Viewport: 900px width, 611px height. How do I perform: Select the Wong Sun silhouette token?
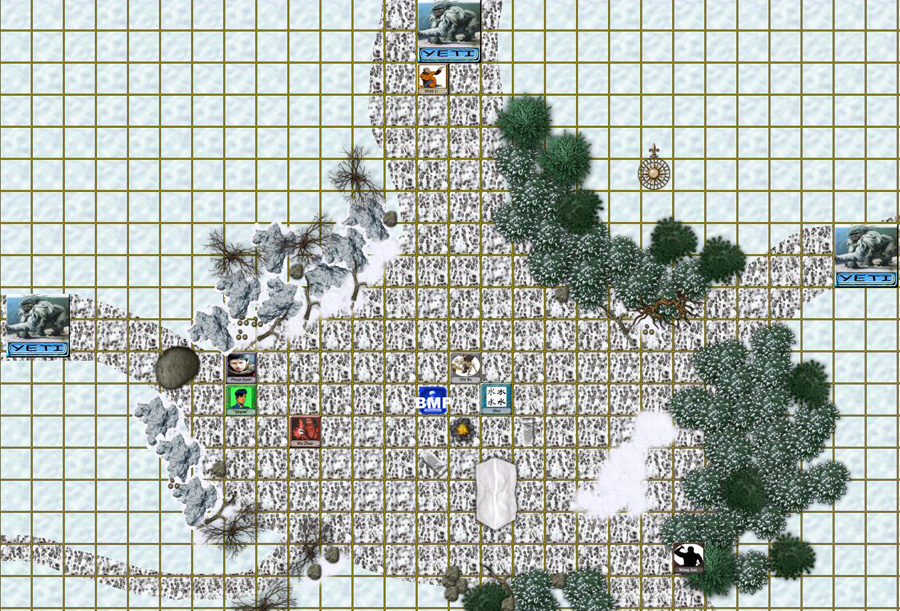click(688, 557)
